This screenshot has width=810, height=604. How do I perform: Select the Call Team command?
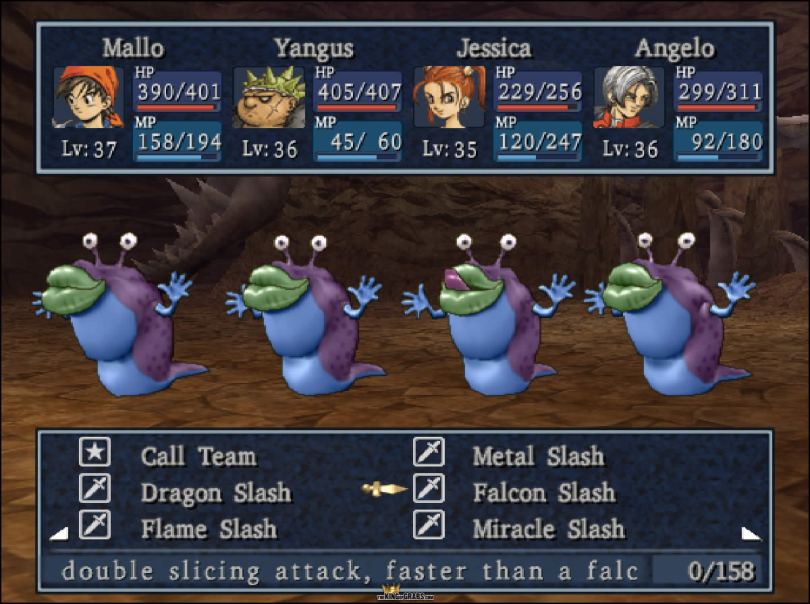(x=198, y=456)
